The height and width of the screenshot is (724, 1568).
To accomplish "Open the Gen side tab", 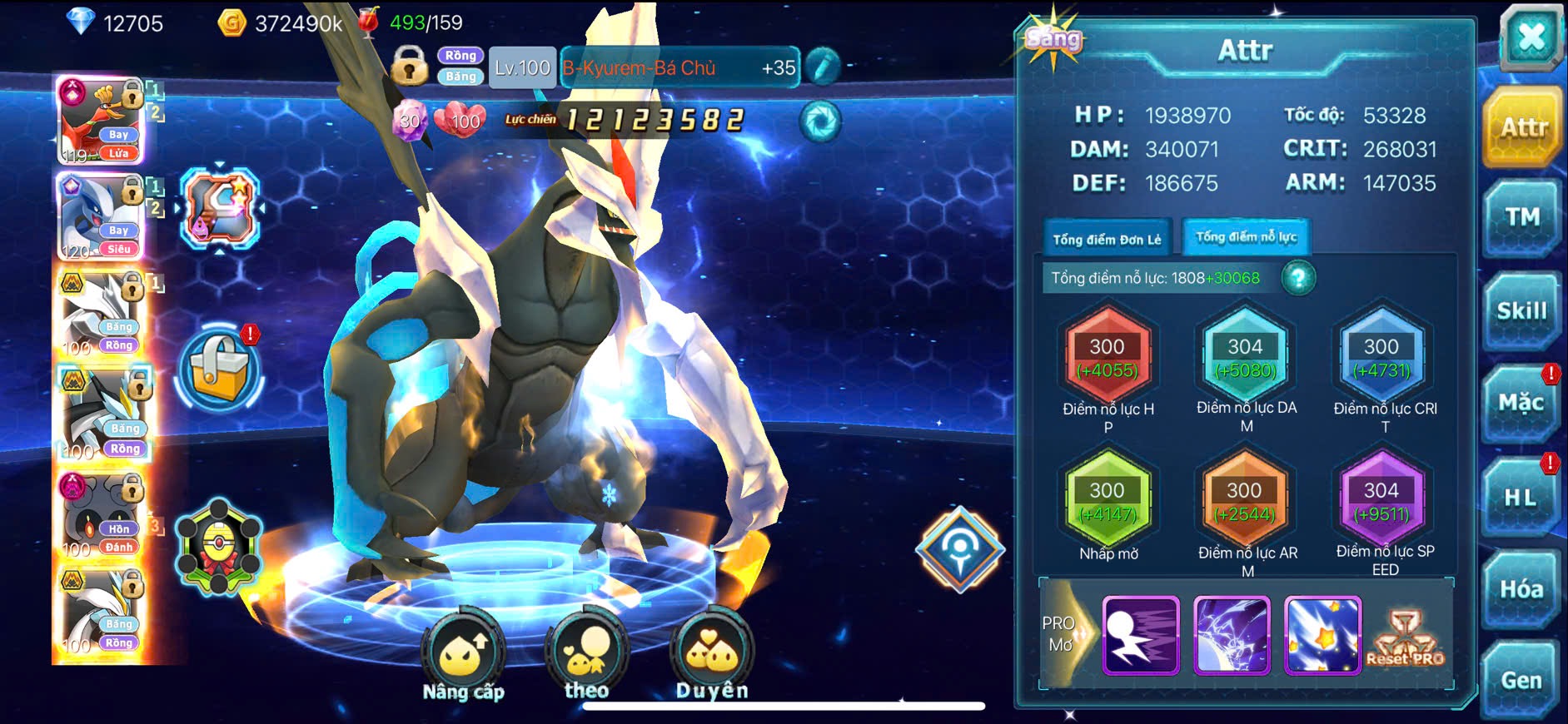I will click(x=1521, y=680).
